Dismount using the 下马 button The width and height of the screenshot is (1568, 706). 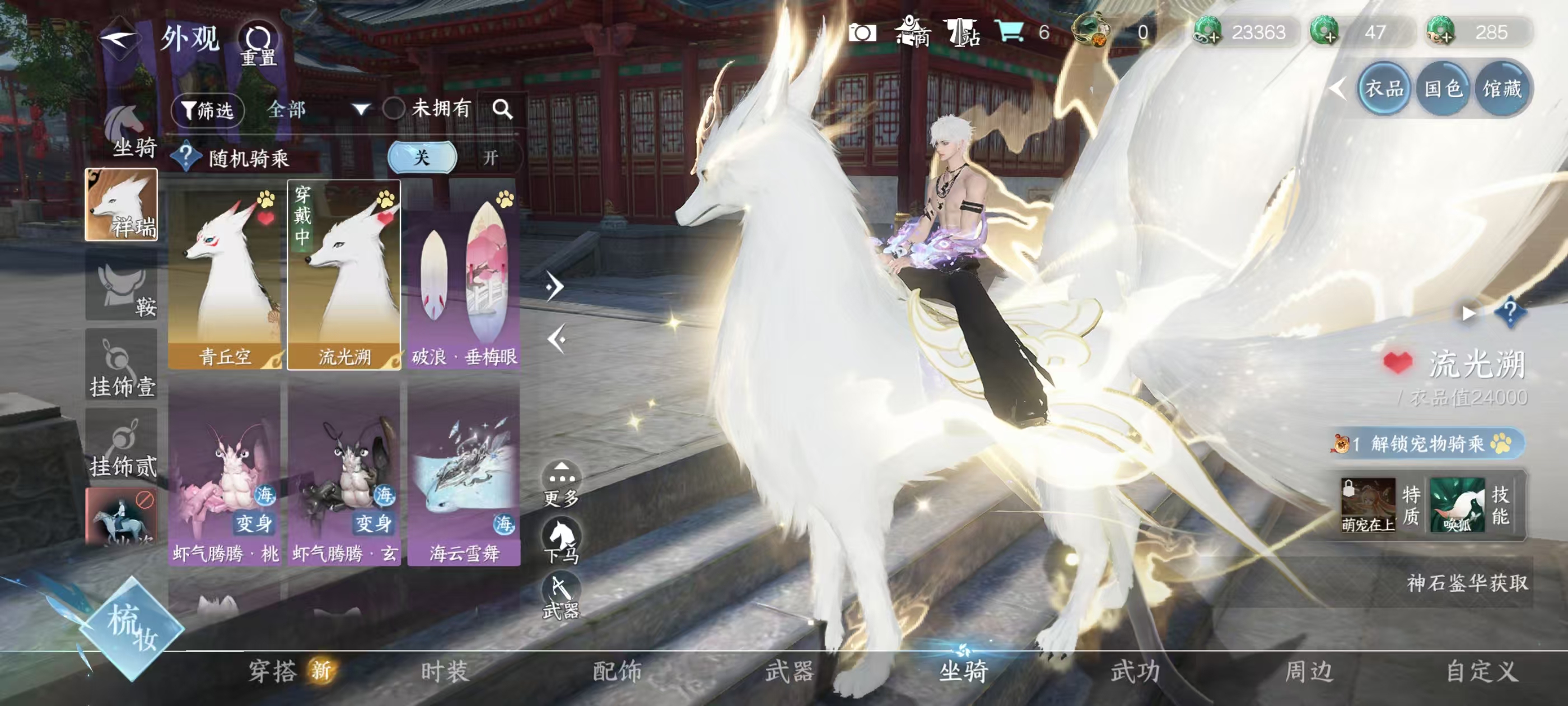click(561, 540)
